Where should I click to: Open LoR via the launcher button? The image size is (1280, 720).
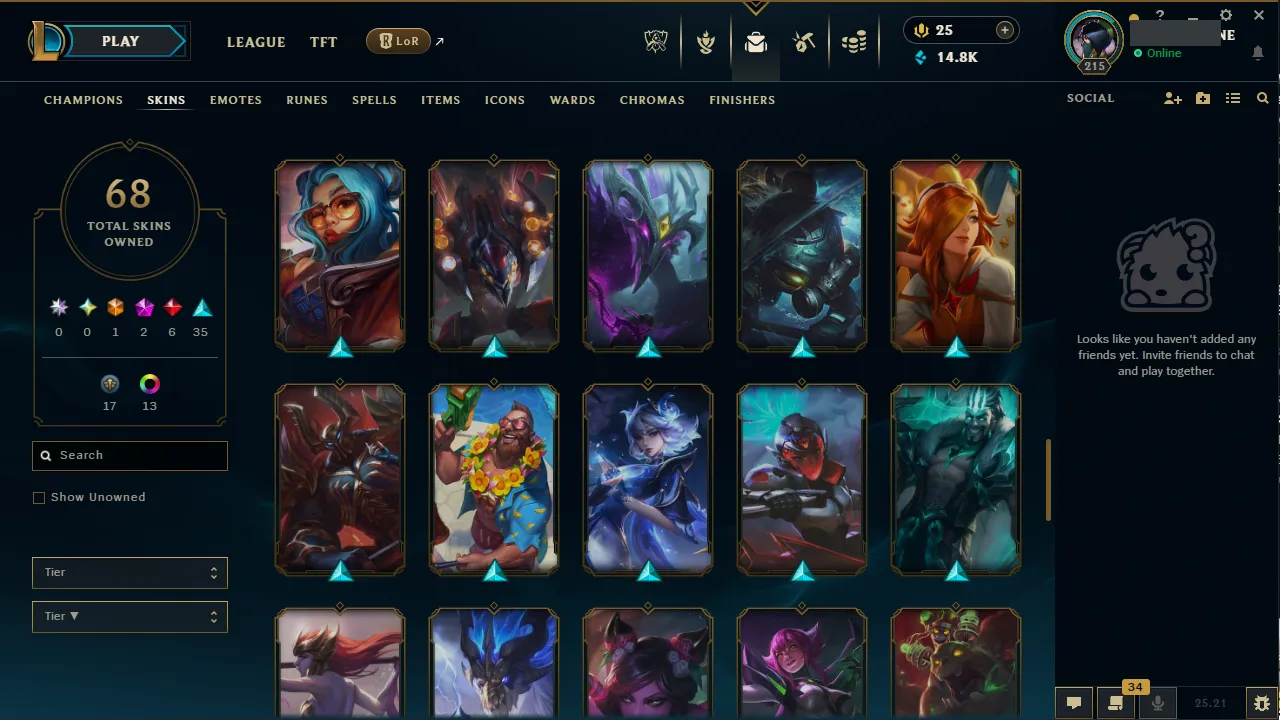coord(398,41)
